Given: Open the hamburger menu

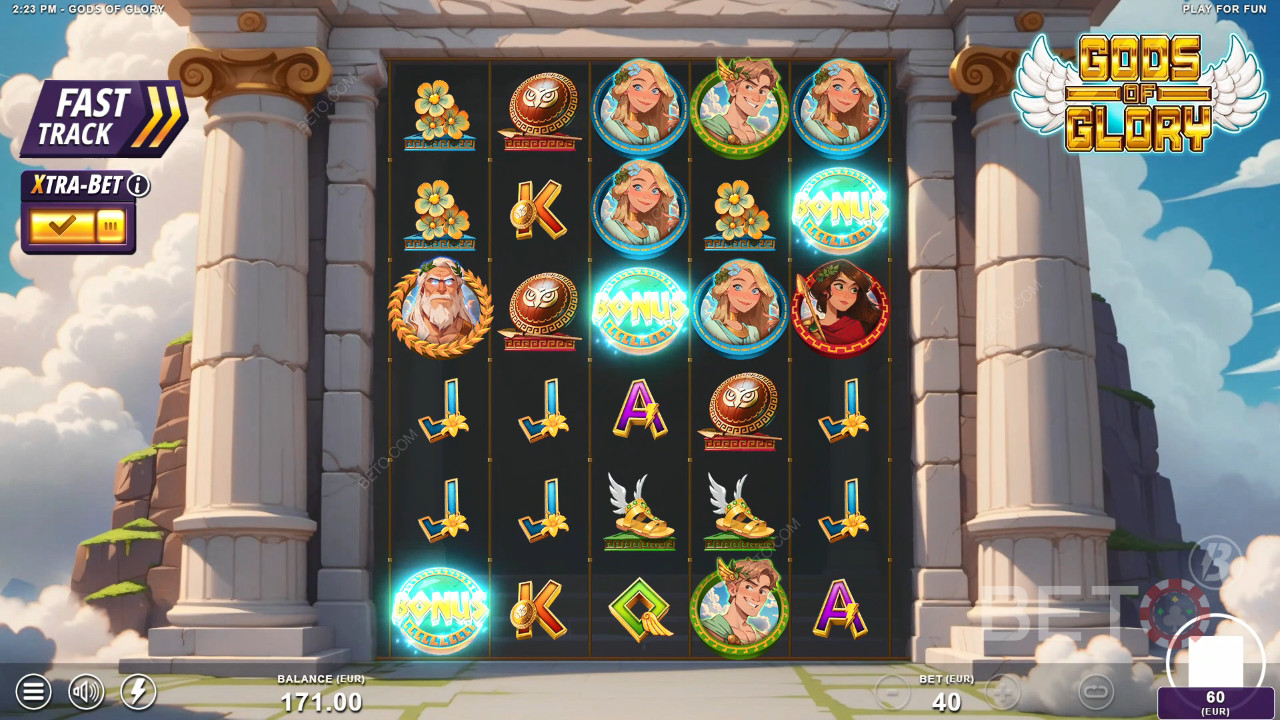Looking at the screenshot, I should [33, 691].
